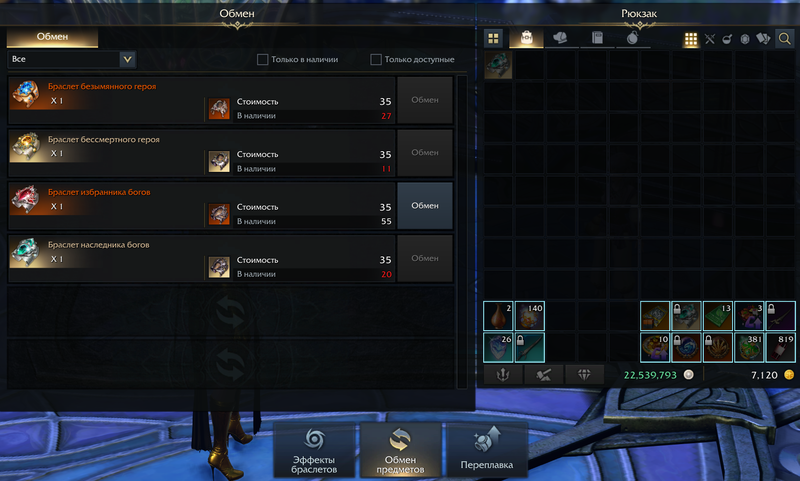800x481 pixels.
Task: Switch to the book inventory tab
Action: pyautogui.click(x=597, y=39)
